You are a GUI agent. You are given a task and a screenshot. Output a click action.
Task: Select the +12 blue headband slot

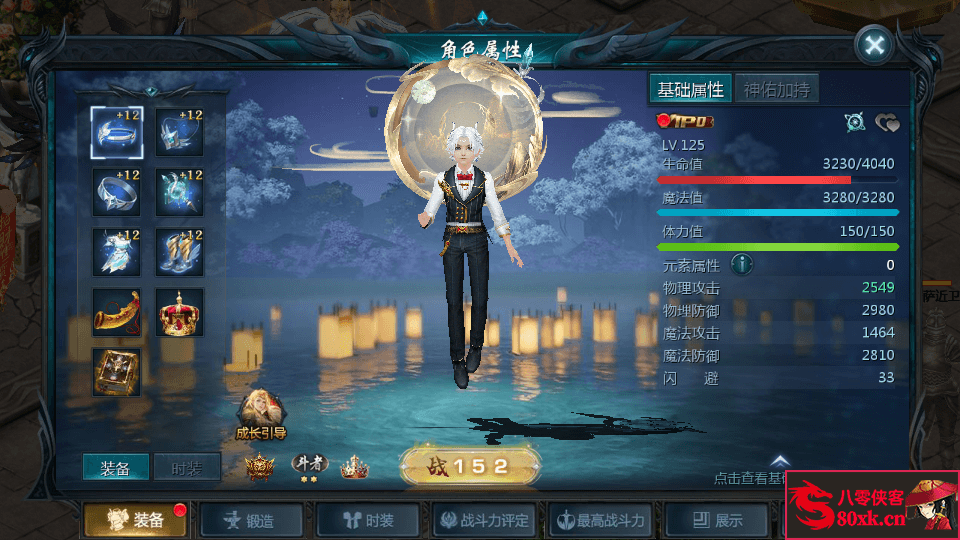pos(117,133)
